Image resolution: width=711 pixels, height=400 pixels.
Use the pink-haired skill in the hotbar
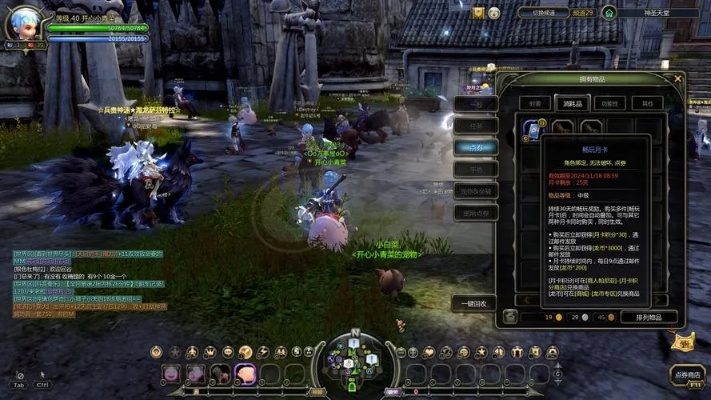click(x=245, y=373)
